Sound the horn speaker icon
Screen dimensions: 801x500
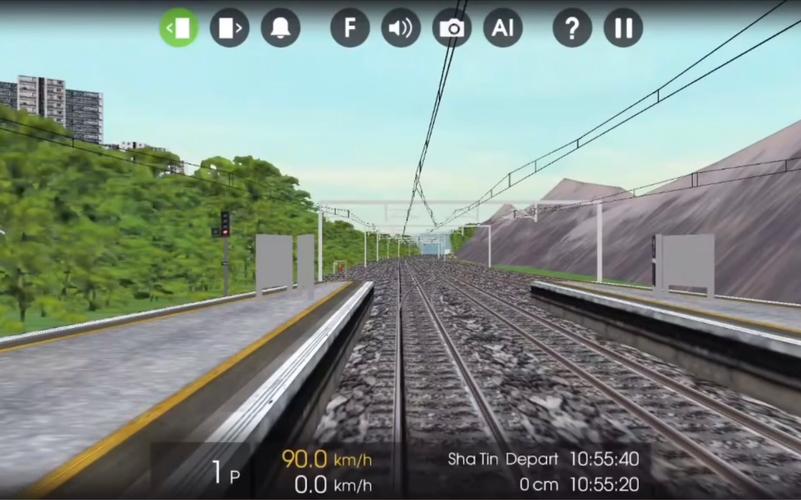[401, 28]
